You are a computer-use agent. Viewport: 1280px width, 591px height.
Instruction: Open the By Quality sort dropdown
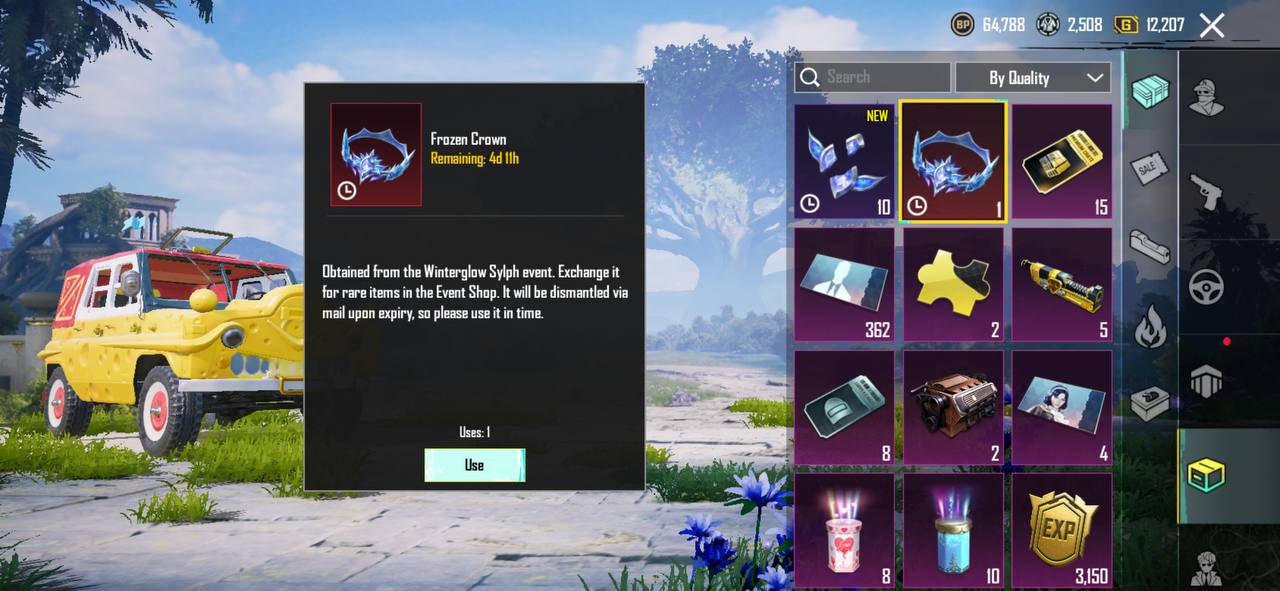click(1033, 77)
